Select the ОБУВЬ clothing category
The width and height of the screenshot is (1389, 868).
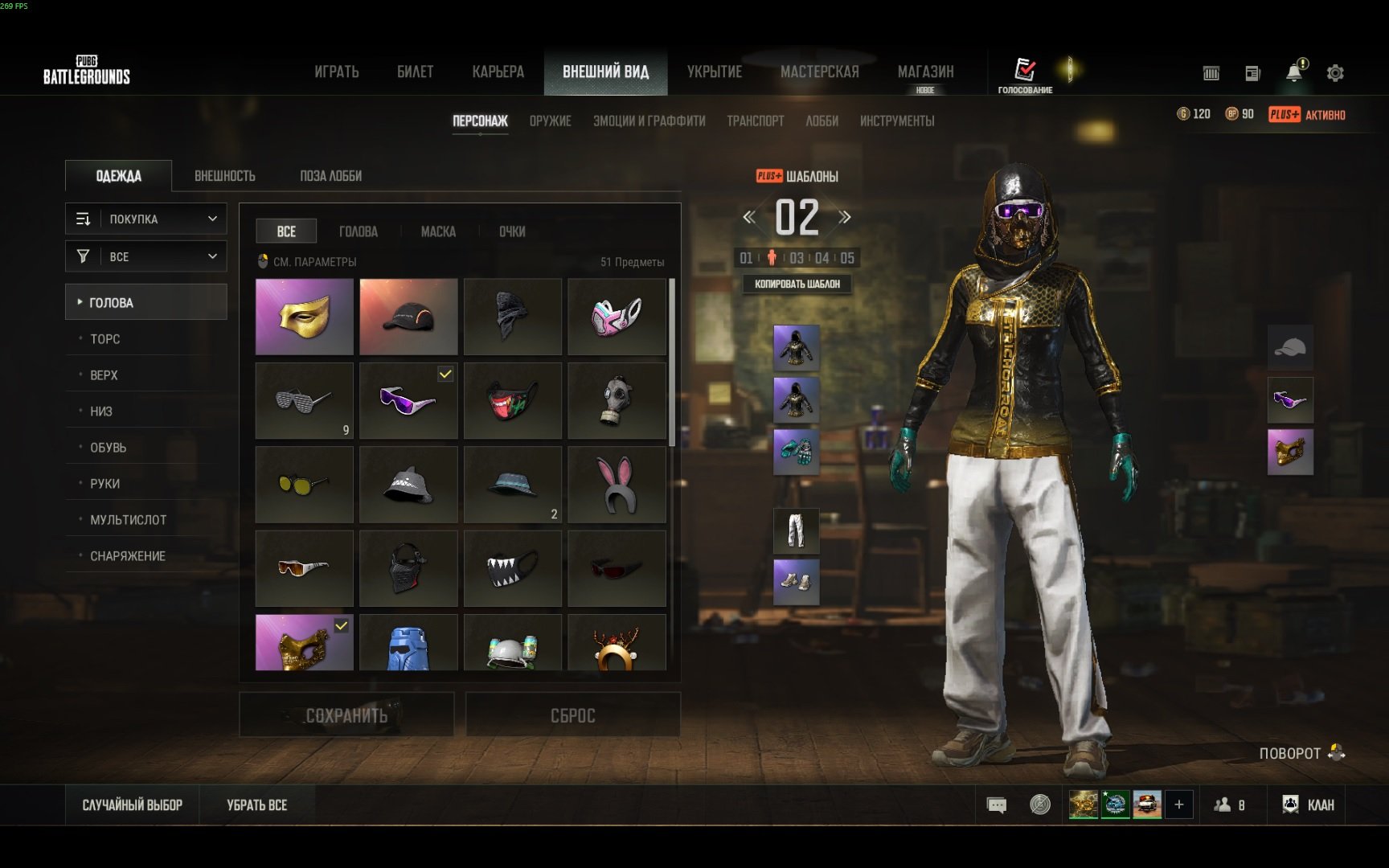108,448
